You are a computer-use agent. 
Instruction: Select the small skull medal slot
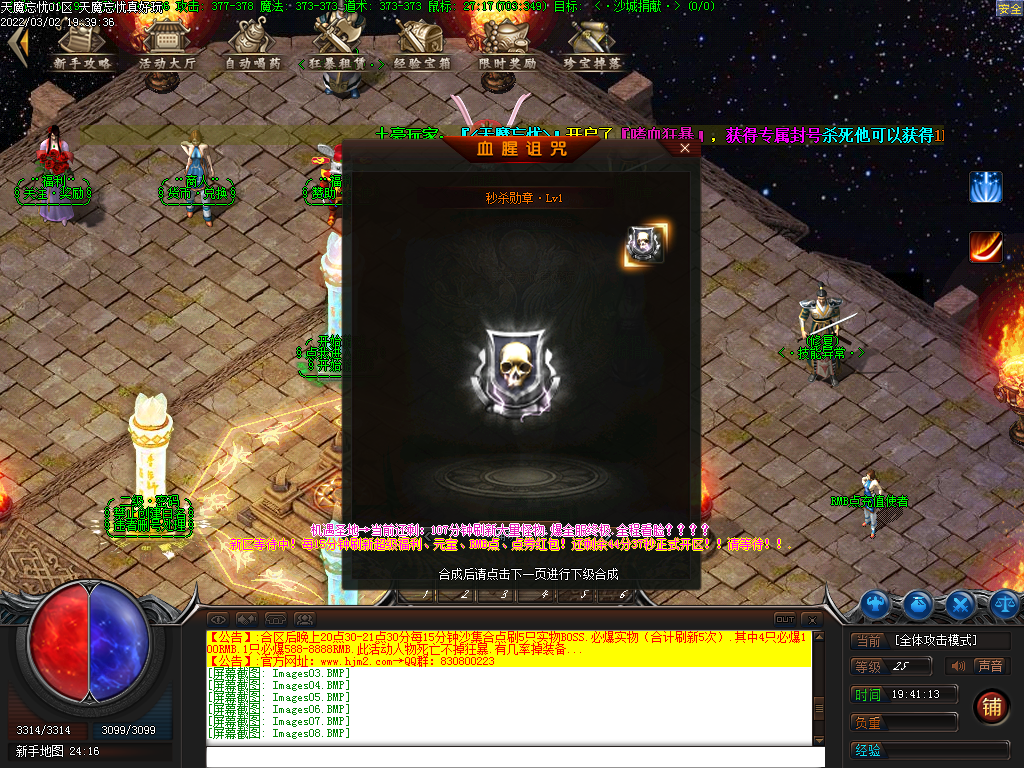click(x=645, y=245)
